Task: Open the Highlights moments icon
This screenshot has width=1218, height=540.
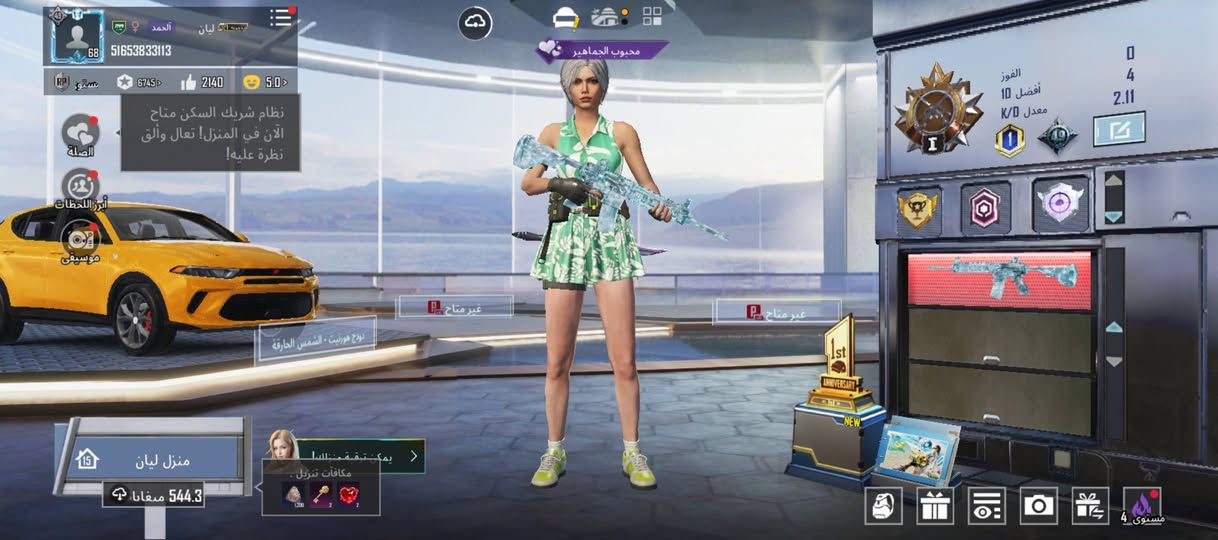Action: (x=79, y=187)
